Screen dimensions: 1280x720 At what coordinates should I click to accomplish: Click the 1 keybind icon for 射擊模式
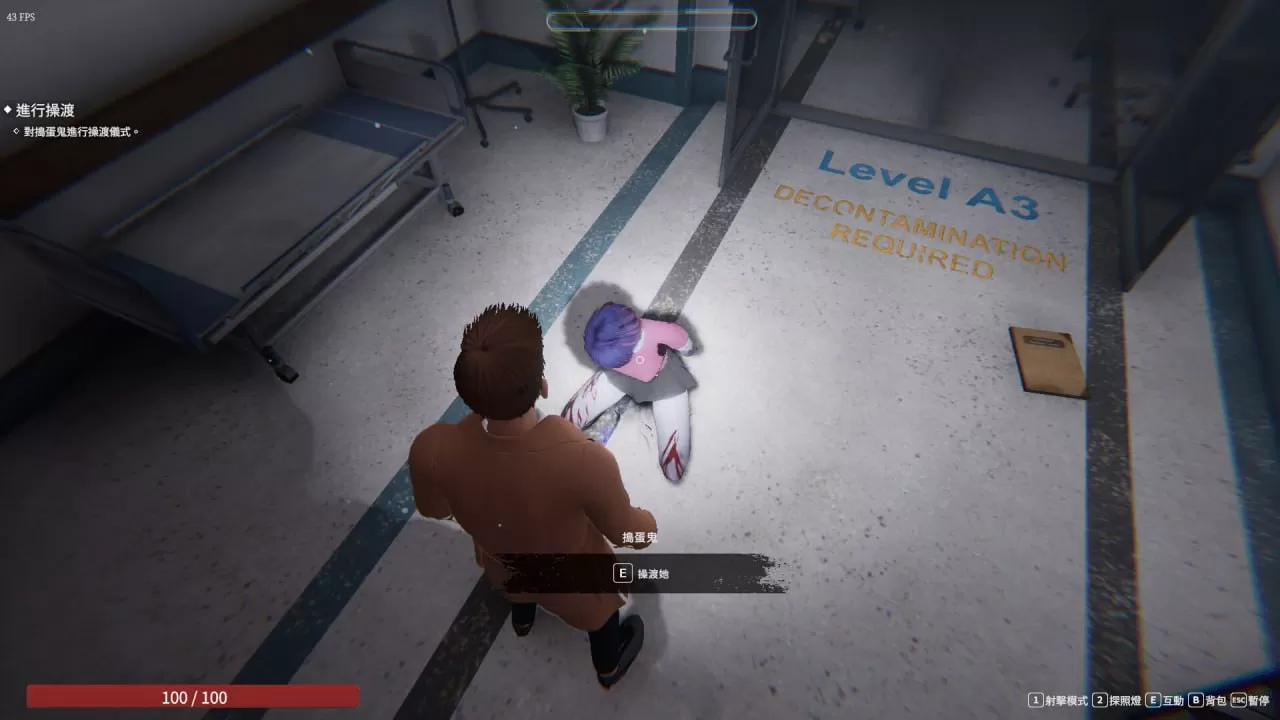tap(1035, 700)
